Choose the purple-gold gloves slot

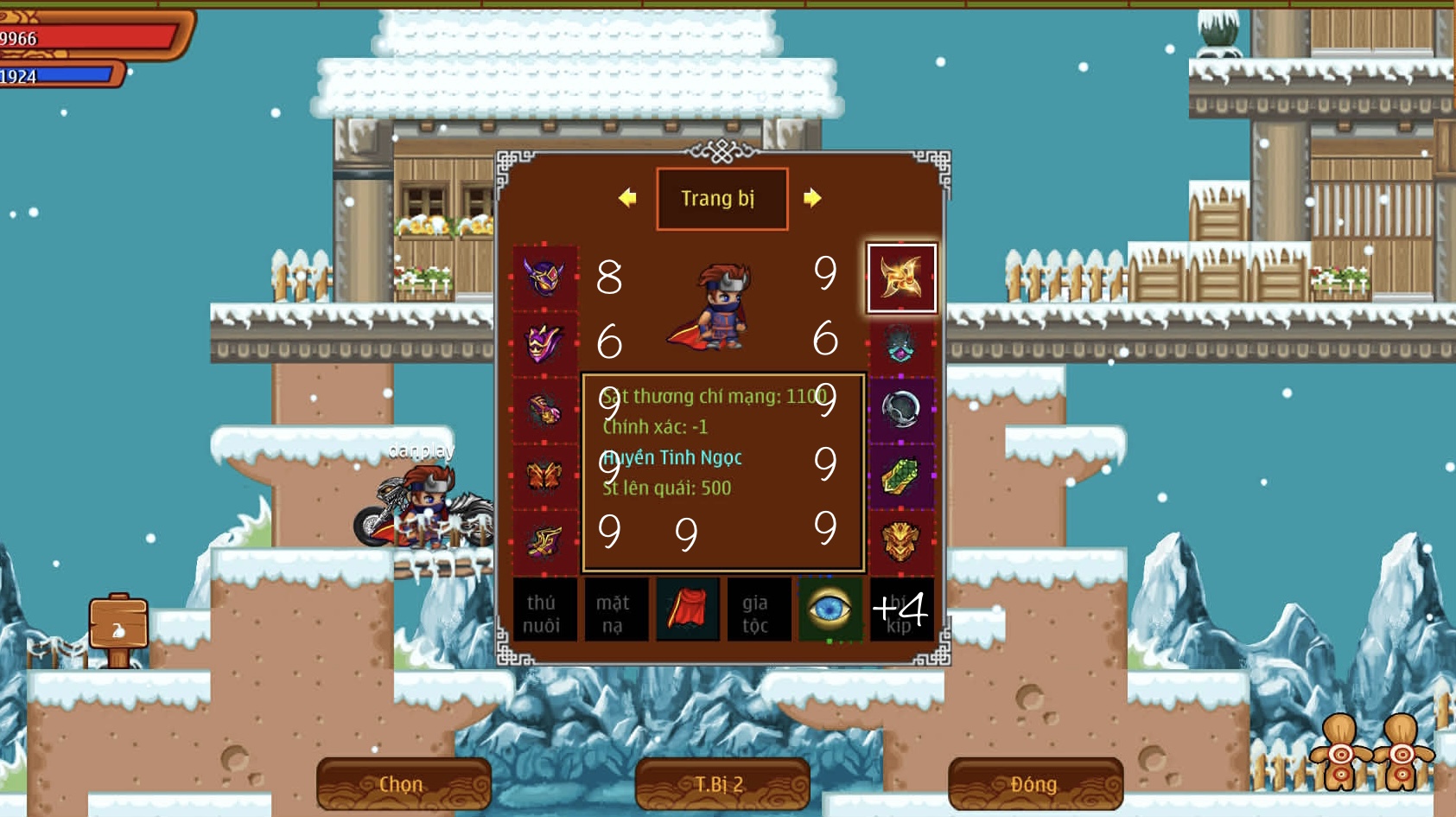[x=545, y=410]
